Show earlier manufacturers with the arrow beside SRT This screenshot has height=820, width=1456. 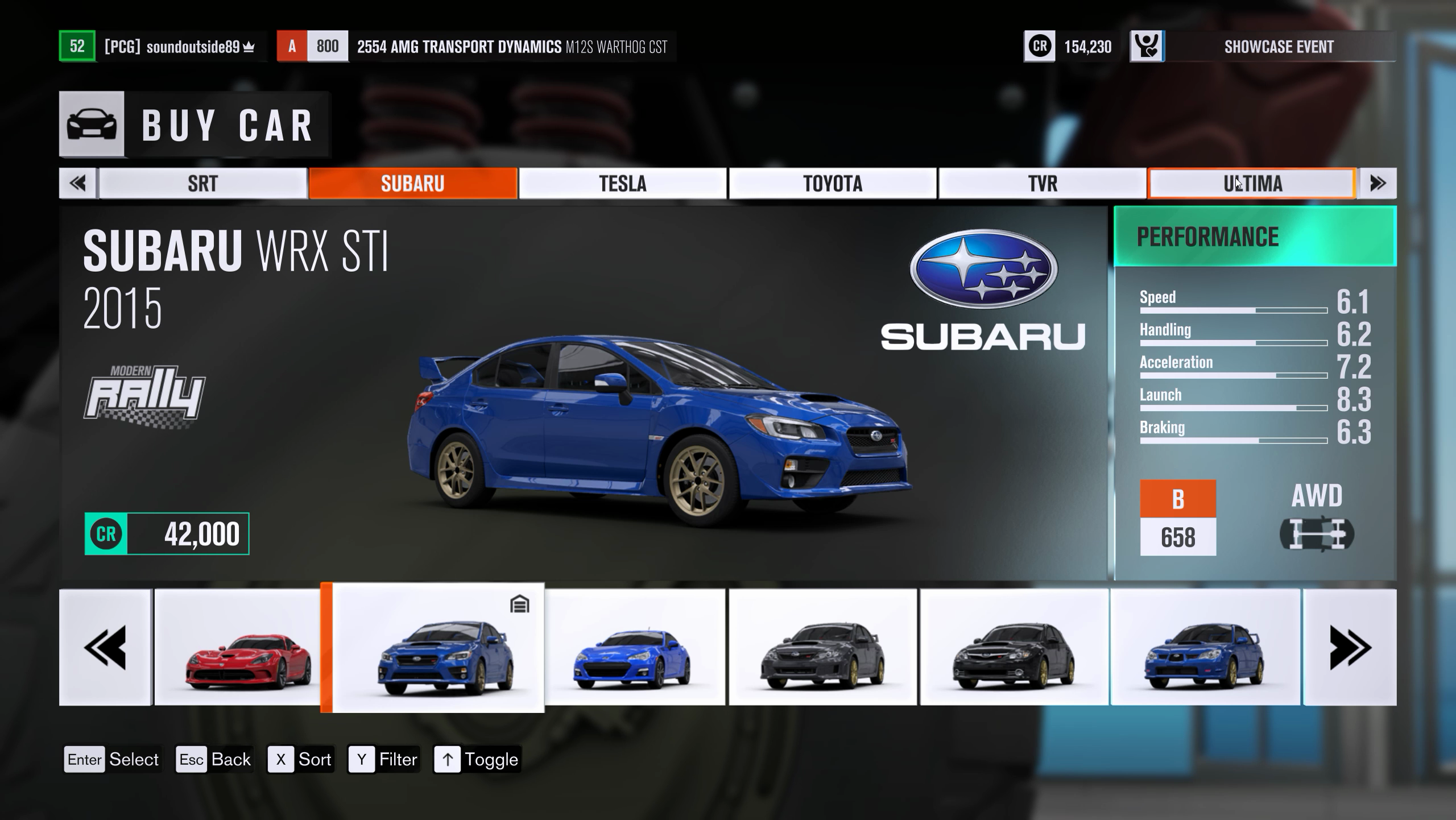tap(78, 183)
